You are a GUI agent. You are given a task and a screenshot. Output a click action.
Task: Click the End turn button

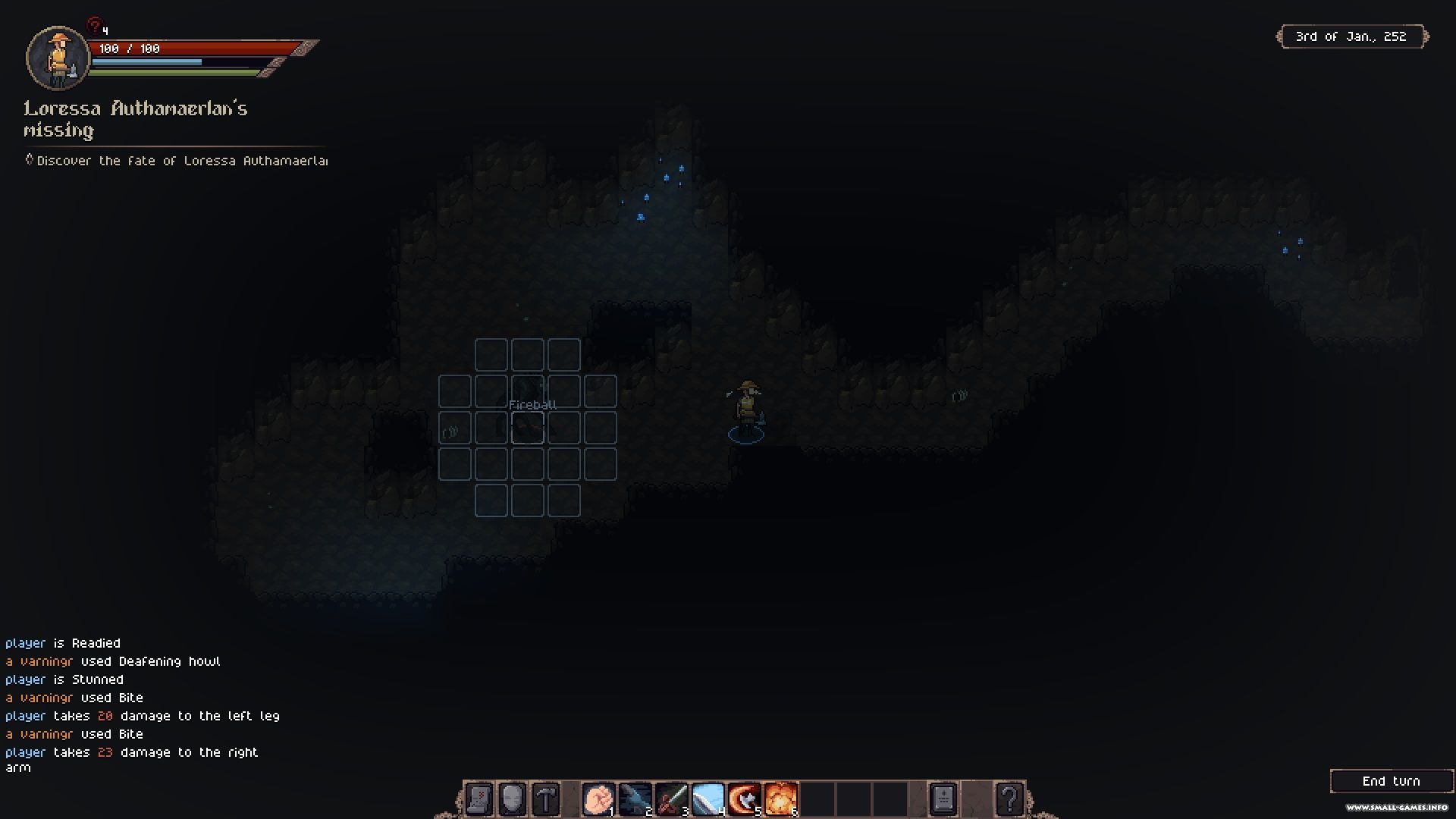pos(1391,781)
